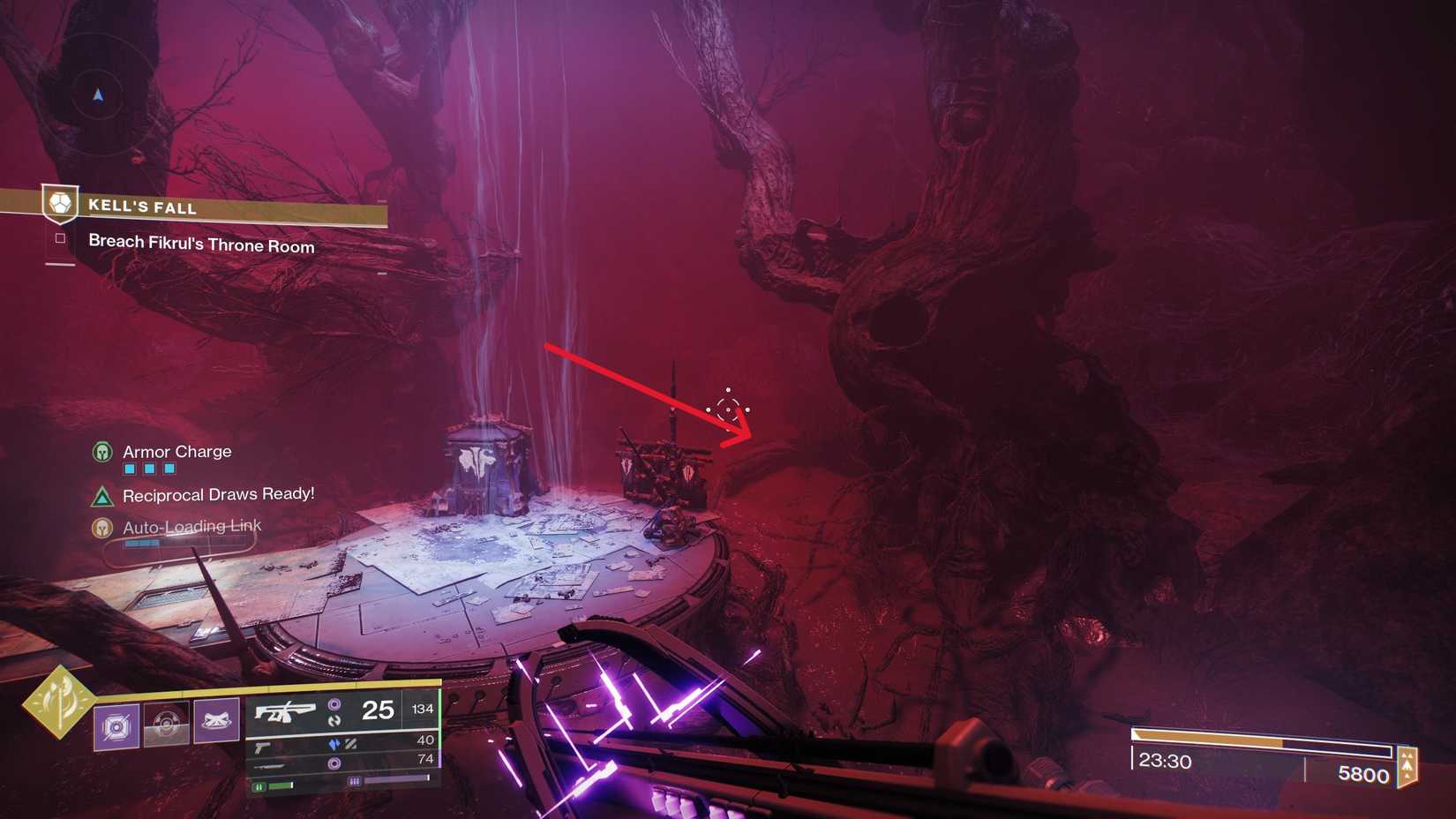Trigger the purple class ability icon
1456x819 pixels.
(x=216, y=720)
